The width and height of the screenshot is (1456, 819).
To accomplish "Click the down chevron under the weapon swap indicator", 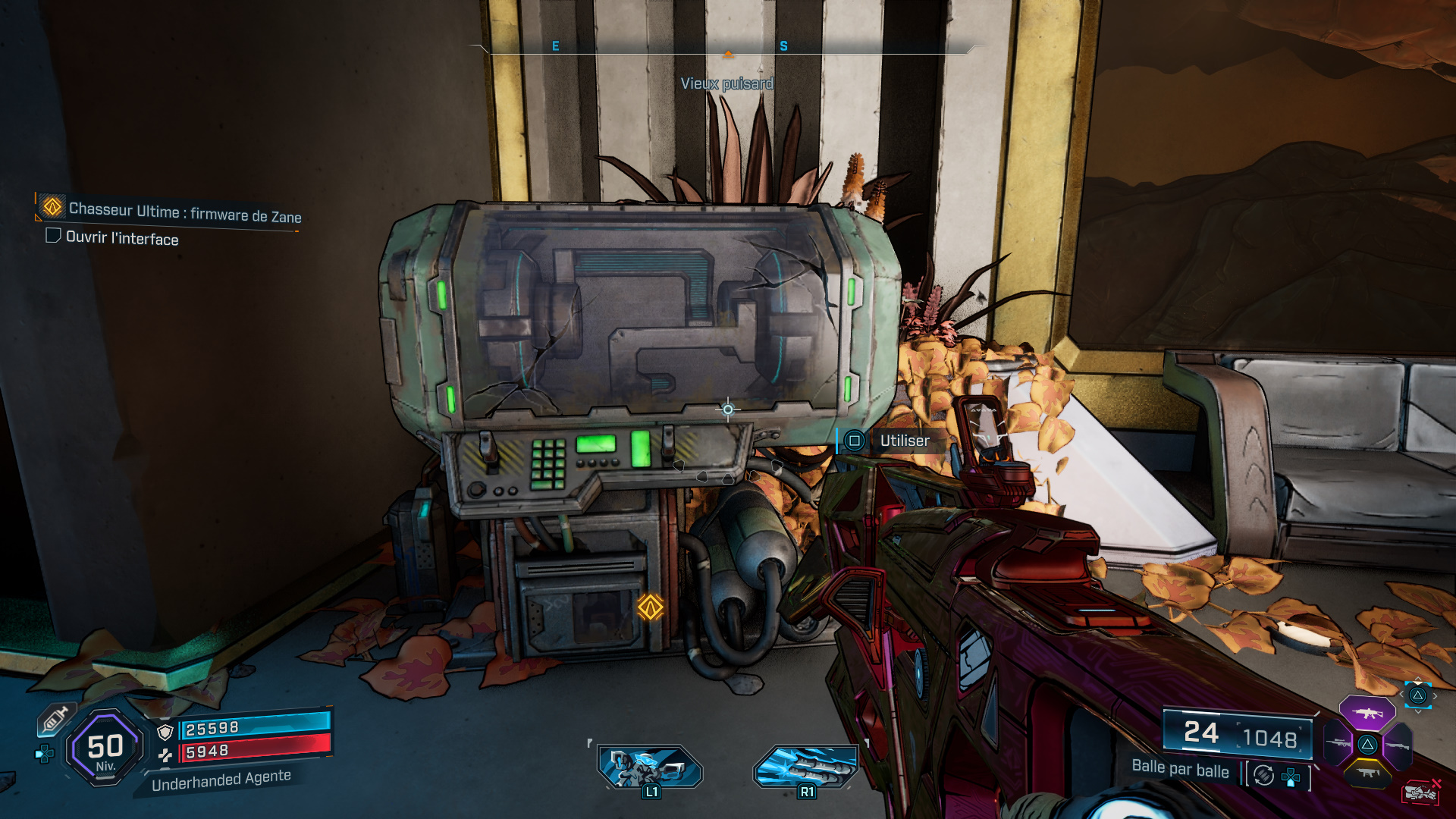I will point(1418,711).
